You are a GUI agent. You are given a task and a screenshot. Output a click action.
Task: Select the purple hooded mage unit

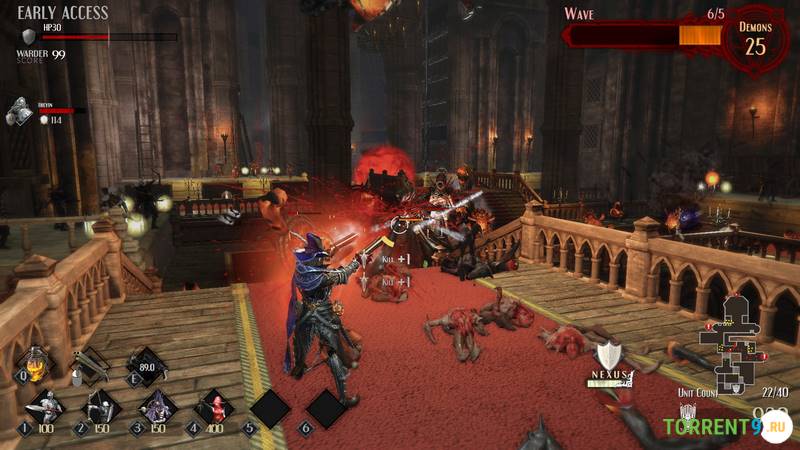pos(157,407)
